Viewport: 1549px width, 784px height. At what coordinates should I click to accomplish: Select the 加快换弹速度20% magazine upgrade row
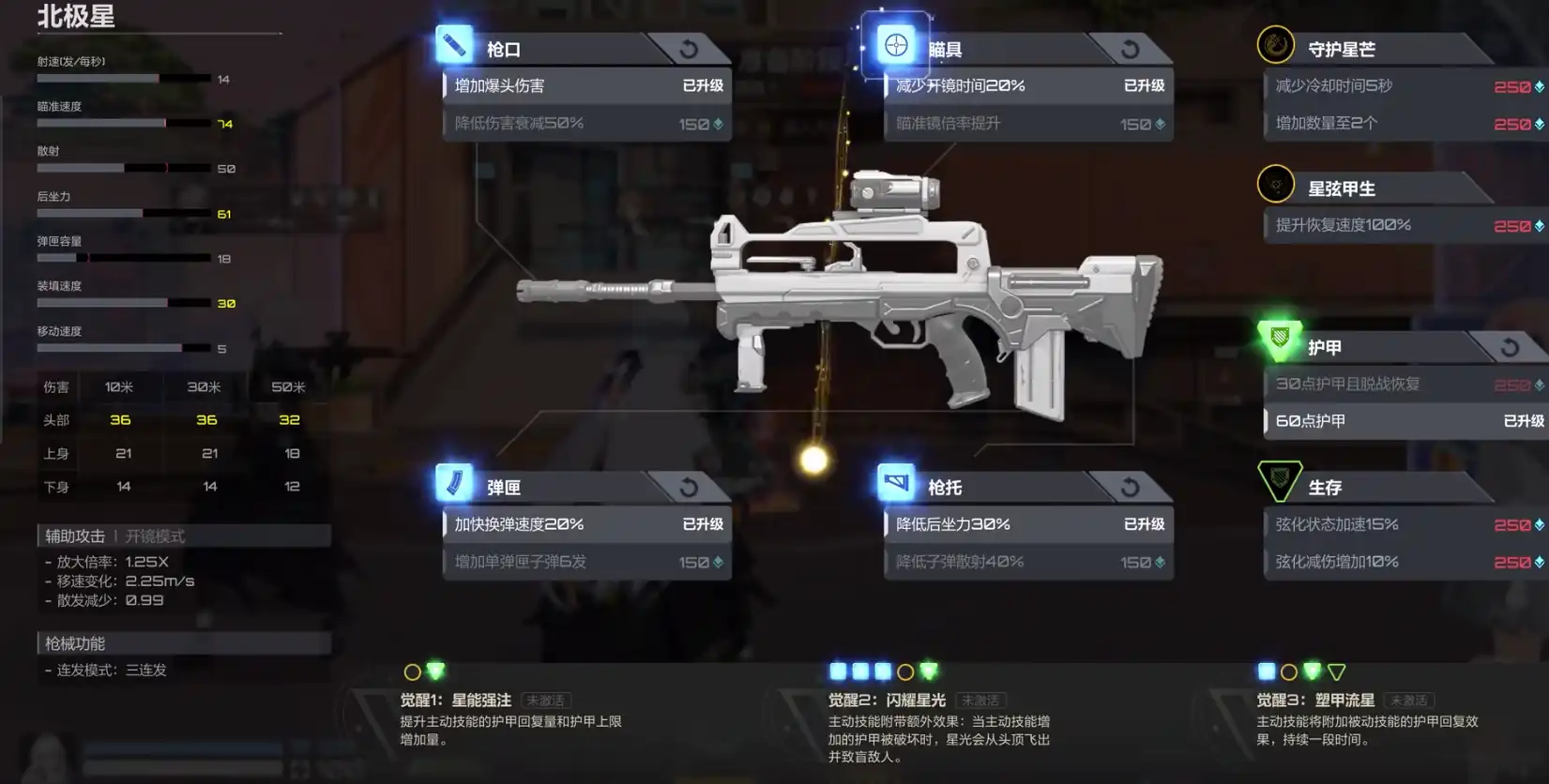(x=586, y=524)
